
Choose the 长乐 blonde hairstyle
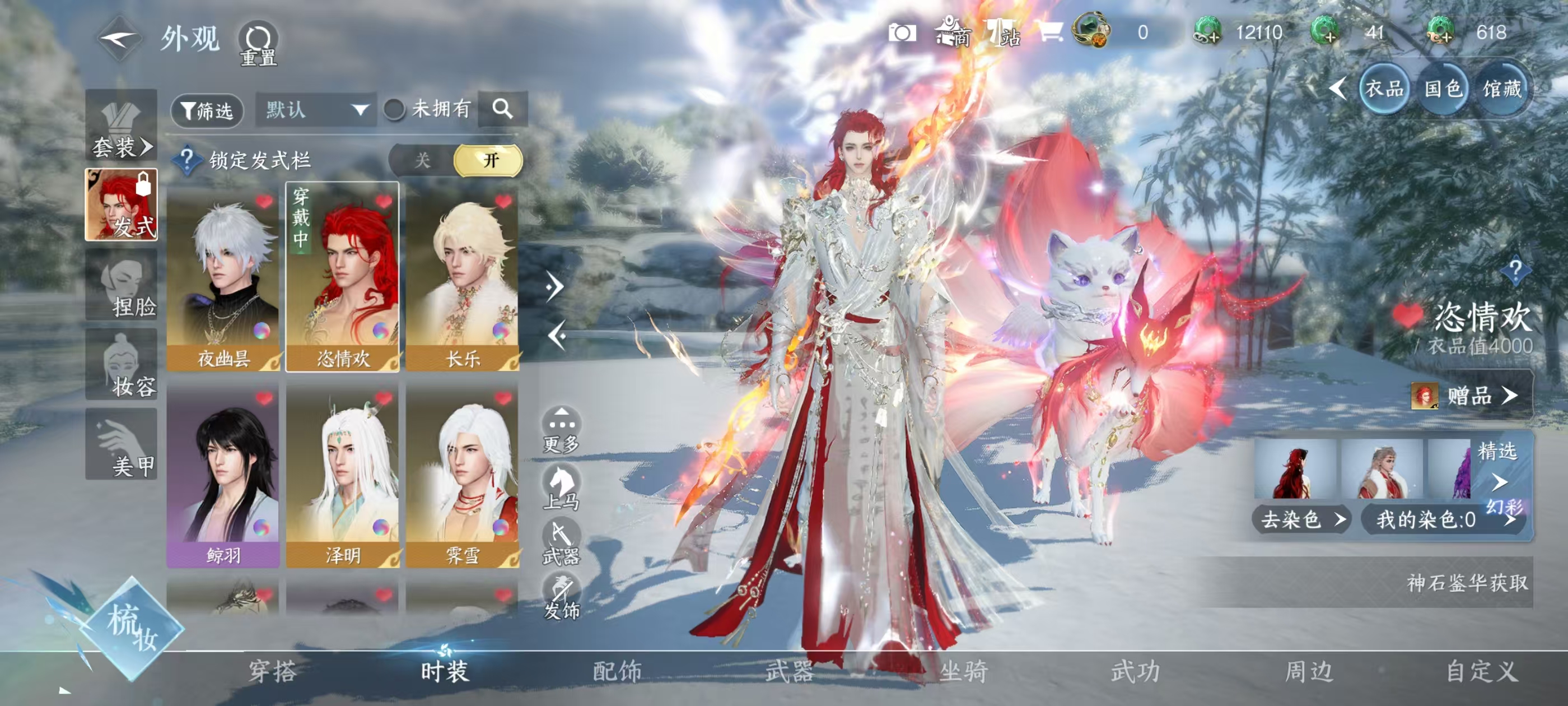(463, 277)
